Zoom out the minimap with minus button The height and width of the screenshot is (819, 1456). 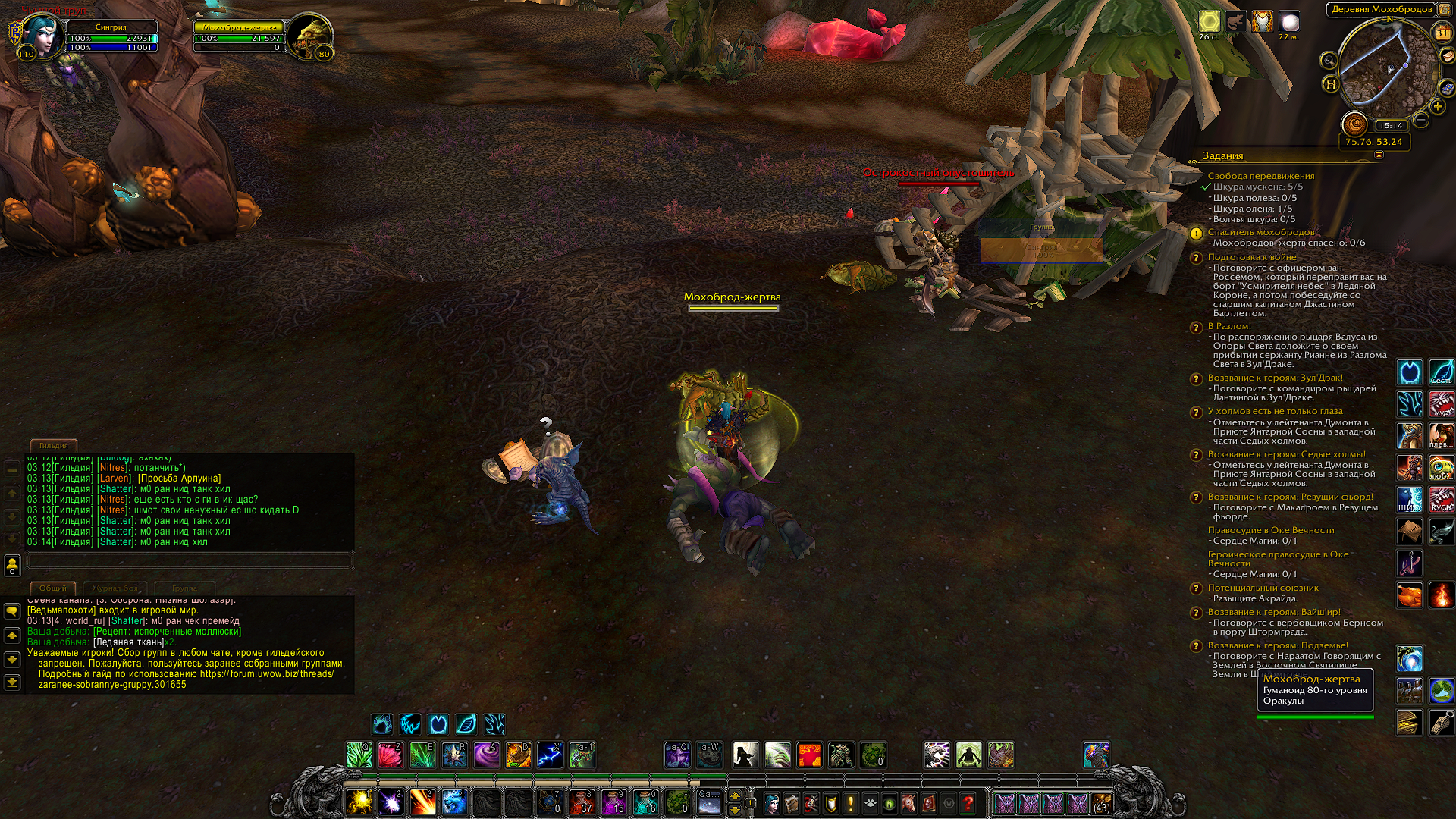coord(1421,120)
